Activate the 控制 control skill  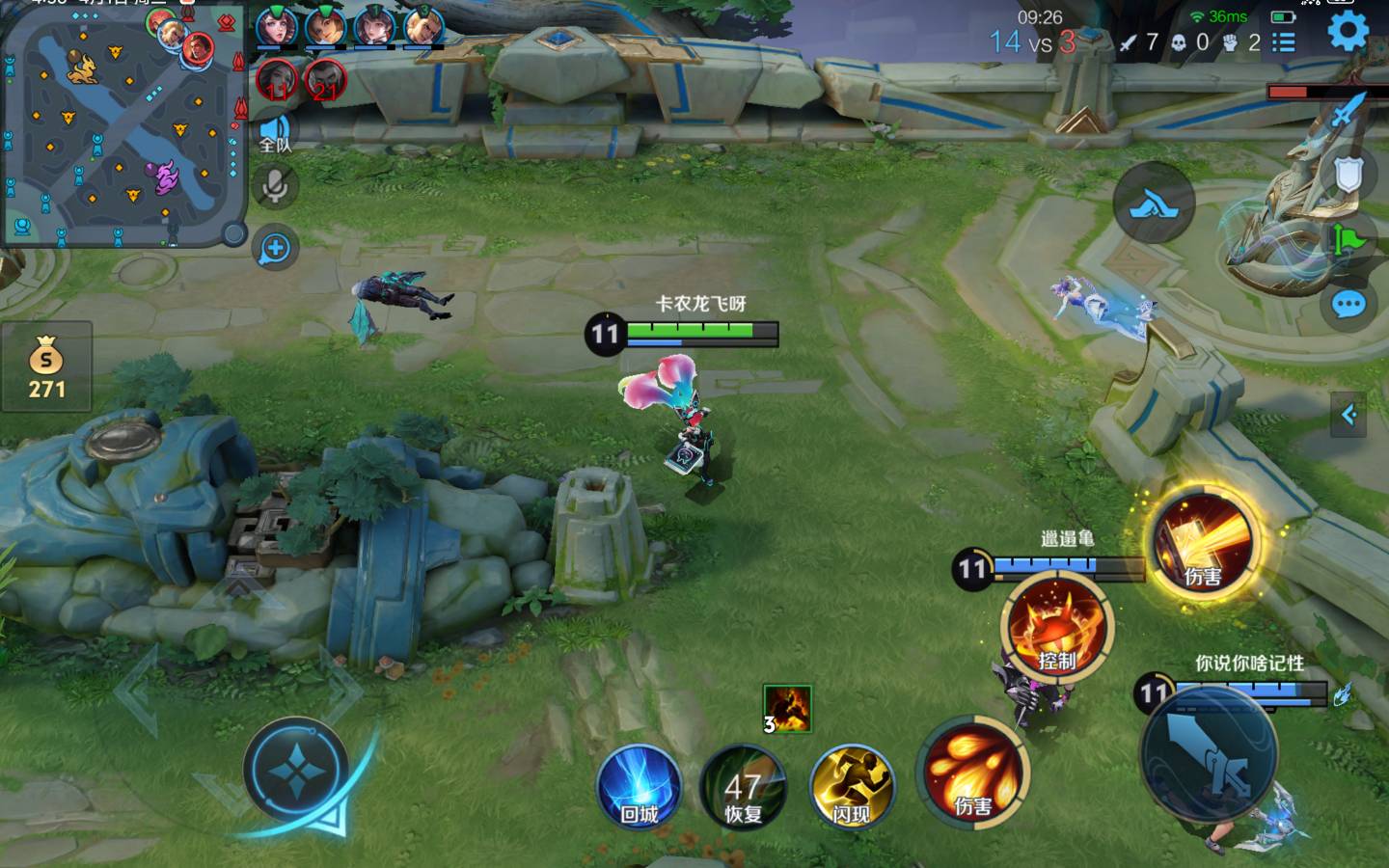(1057, 627)
